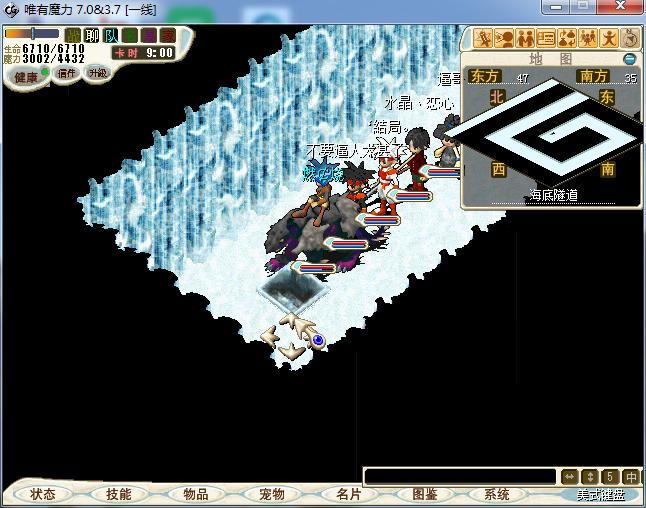The width and height of the screenshot is (646, 508).
Task: Open the 状态 status menu
Action: [43, 494]
